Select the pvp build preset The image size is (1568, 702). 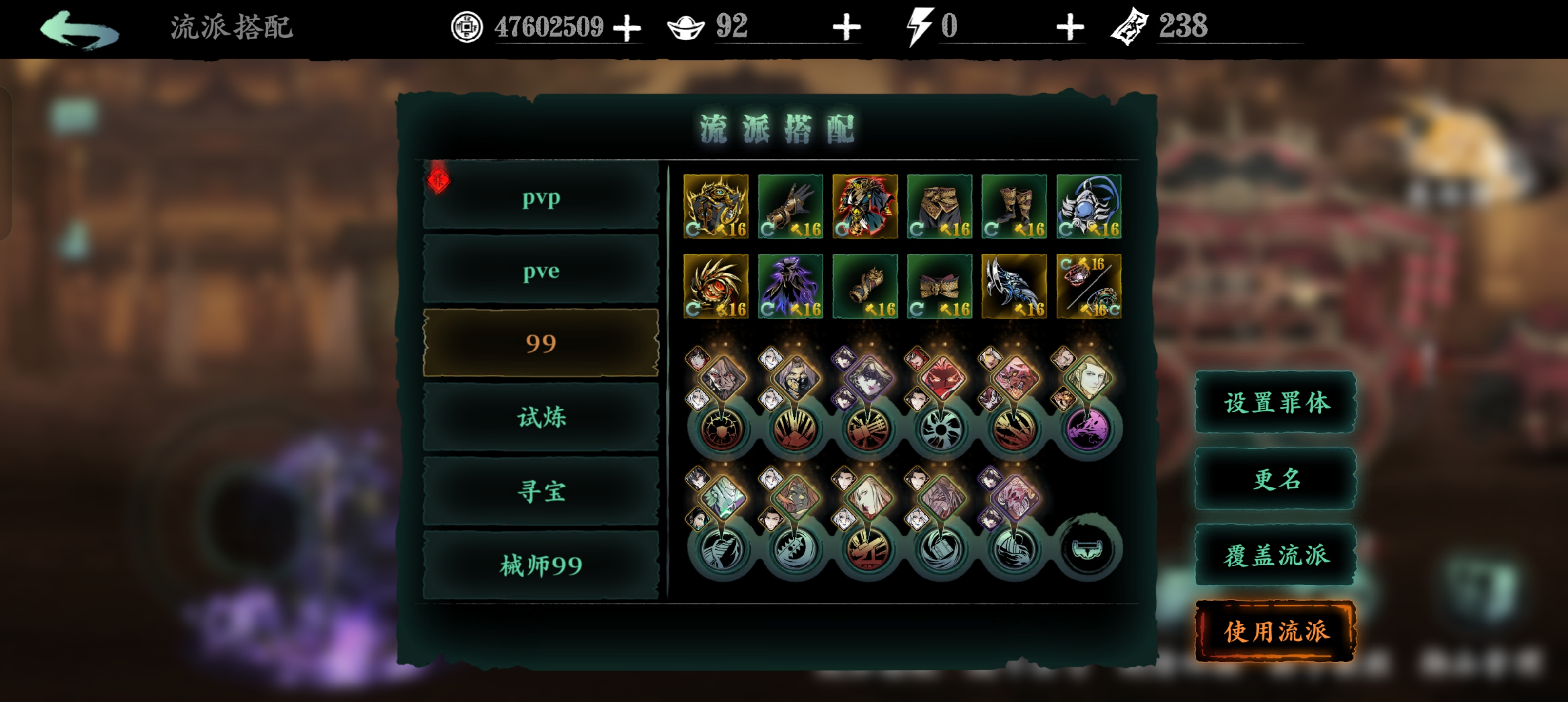point(541,197)
